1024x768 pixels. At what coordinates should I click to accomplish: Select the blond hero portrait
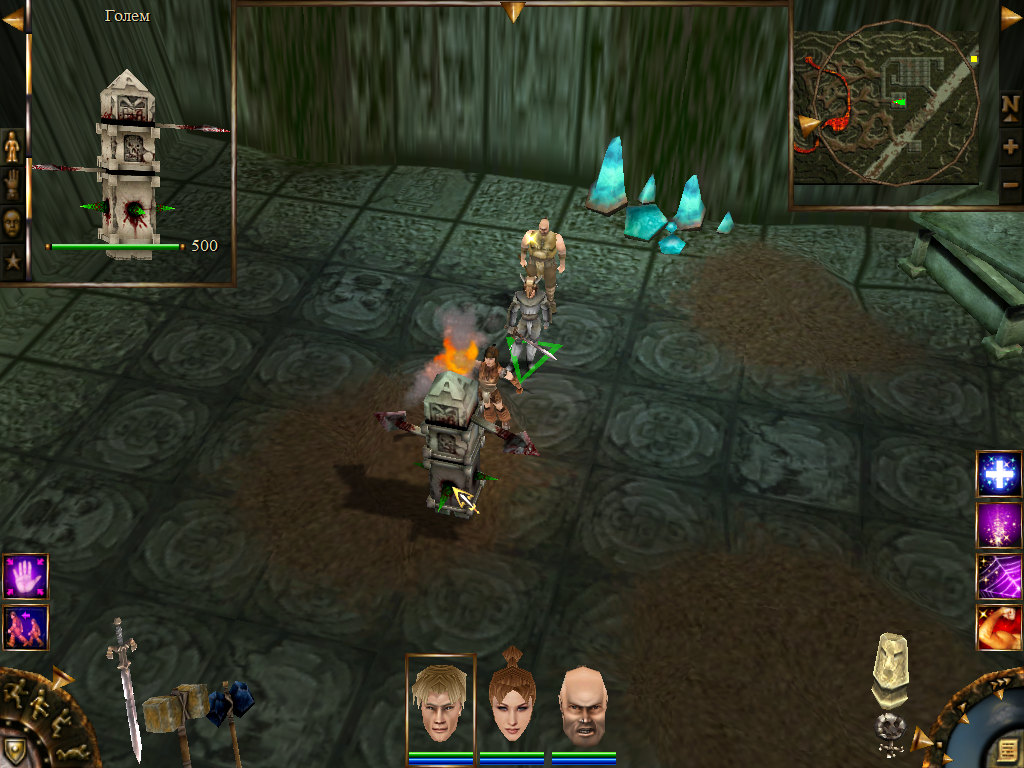[x=441, y=702]
